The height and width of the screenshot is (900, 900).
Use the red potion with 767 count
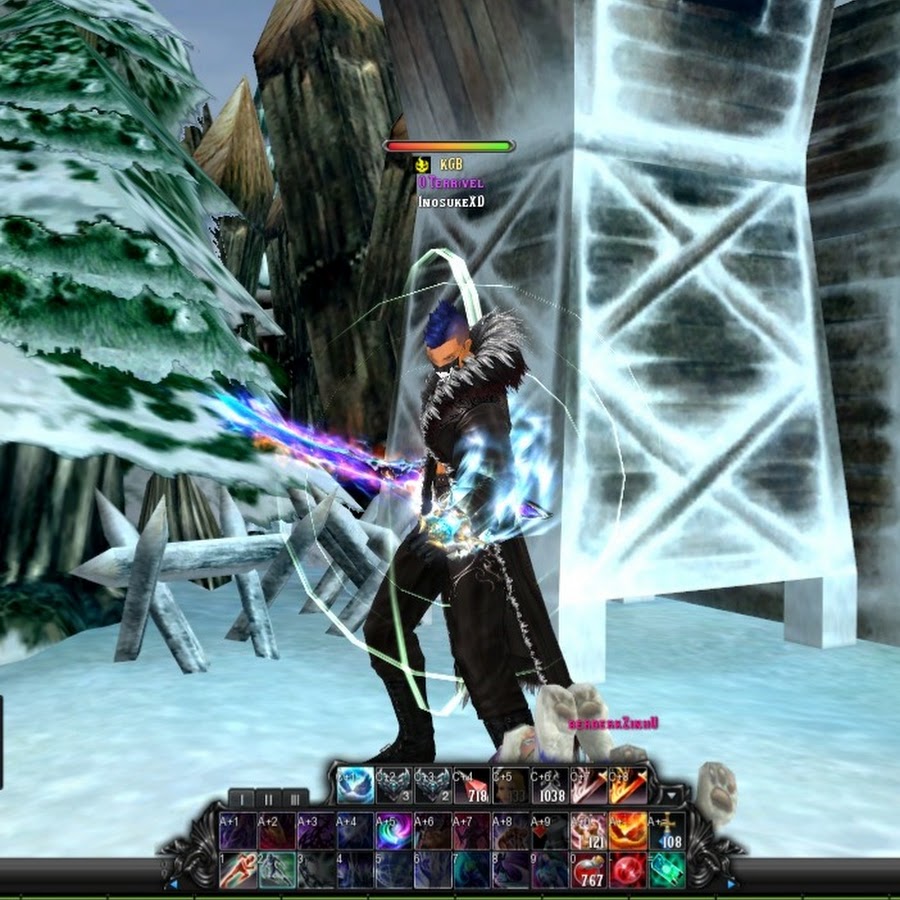[588, 869]
